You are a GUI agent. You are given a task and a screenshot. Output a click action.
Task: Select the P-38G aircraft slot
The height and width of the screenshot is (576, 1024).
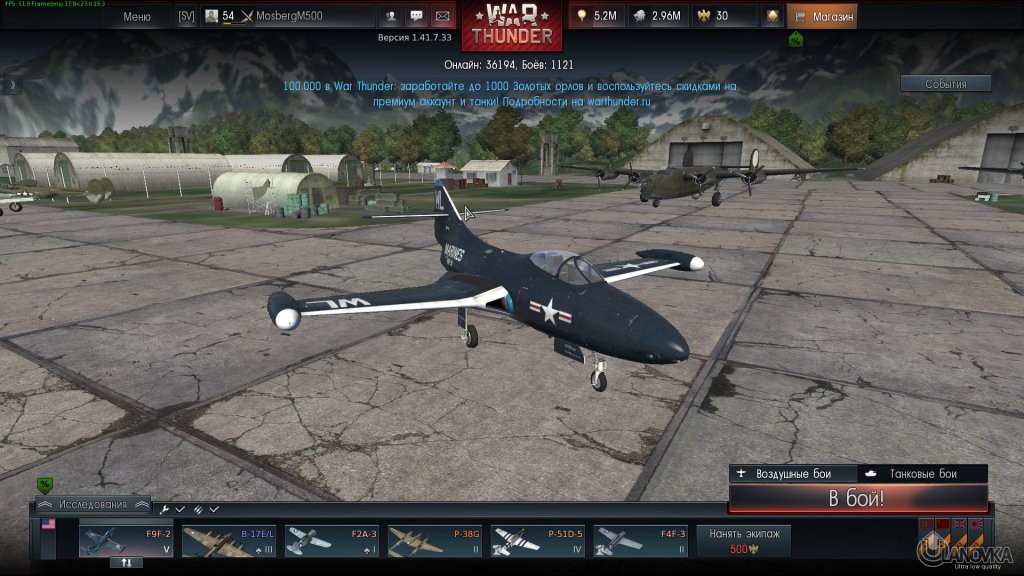coord(435,540)
